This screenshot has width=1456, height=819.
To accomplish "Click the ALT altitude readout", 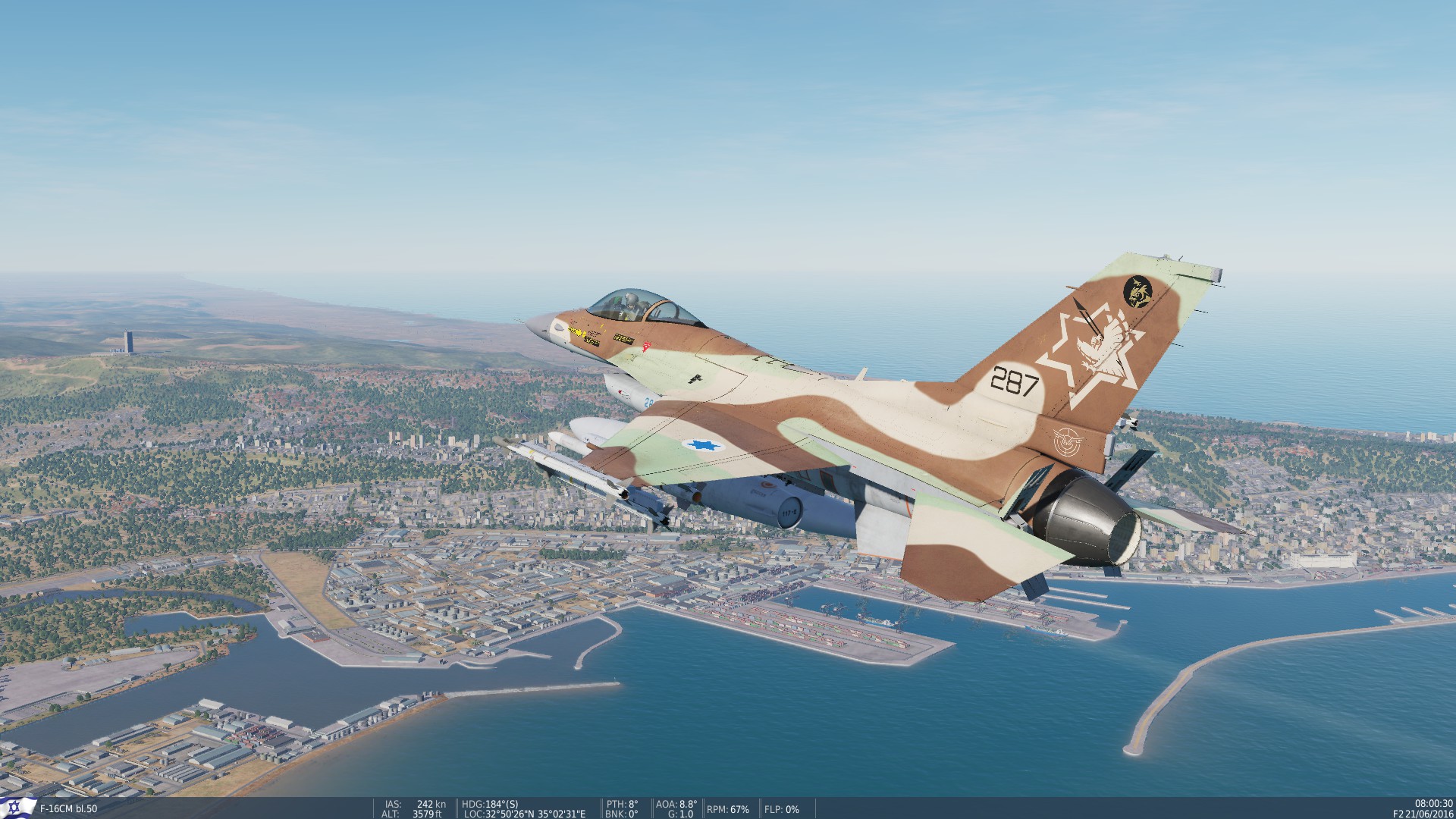I will point(389,812).
